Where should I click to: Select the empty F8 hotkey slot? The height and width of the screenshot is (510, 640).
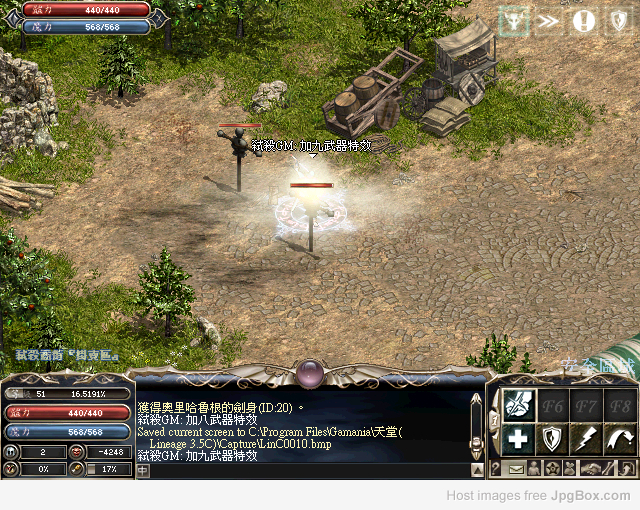619,404
